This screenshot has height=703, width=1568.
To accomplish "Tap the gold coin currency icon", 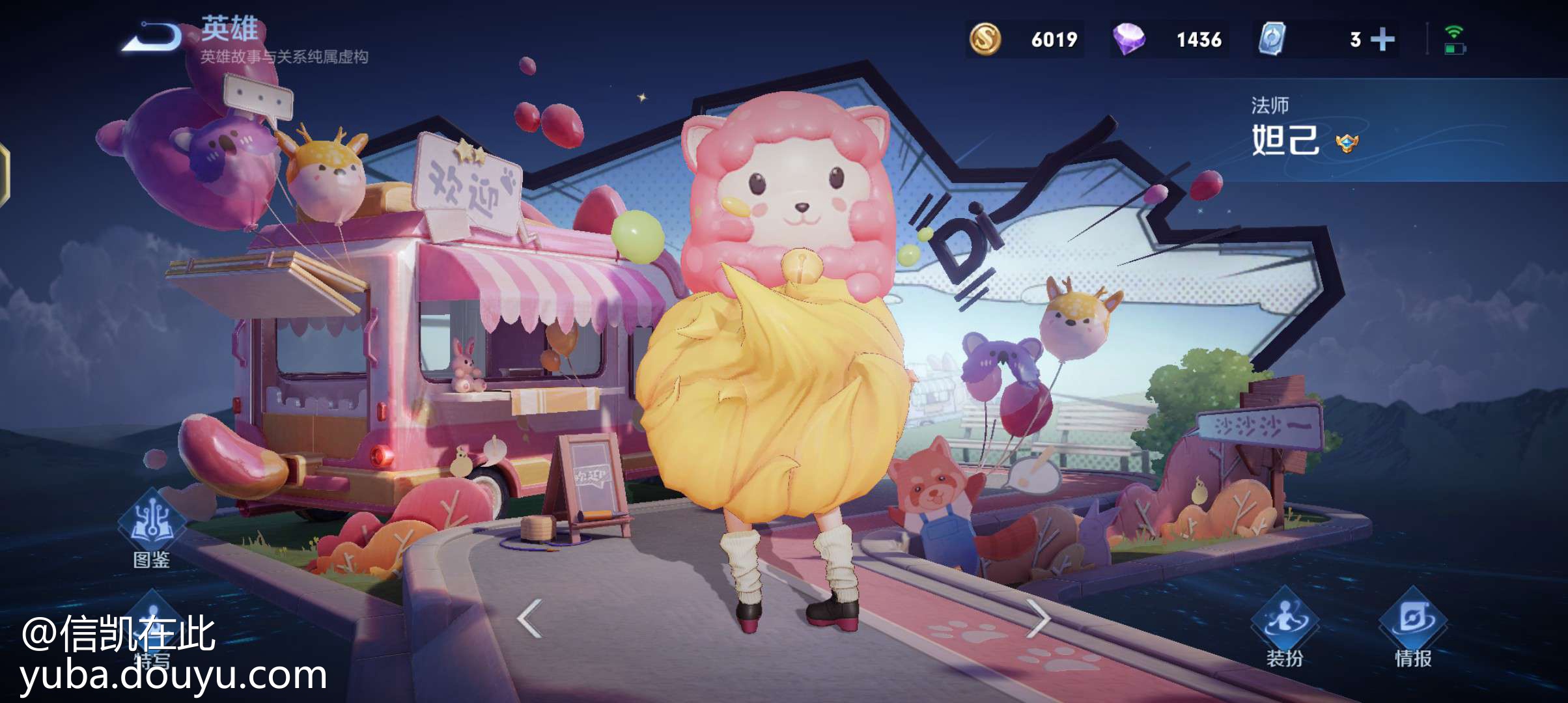I will point(985,39).
